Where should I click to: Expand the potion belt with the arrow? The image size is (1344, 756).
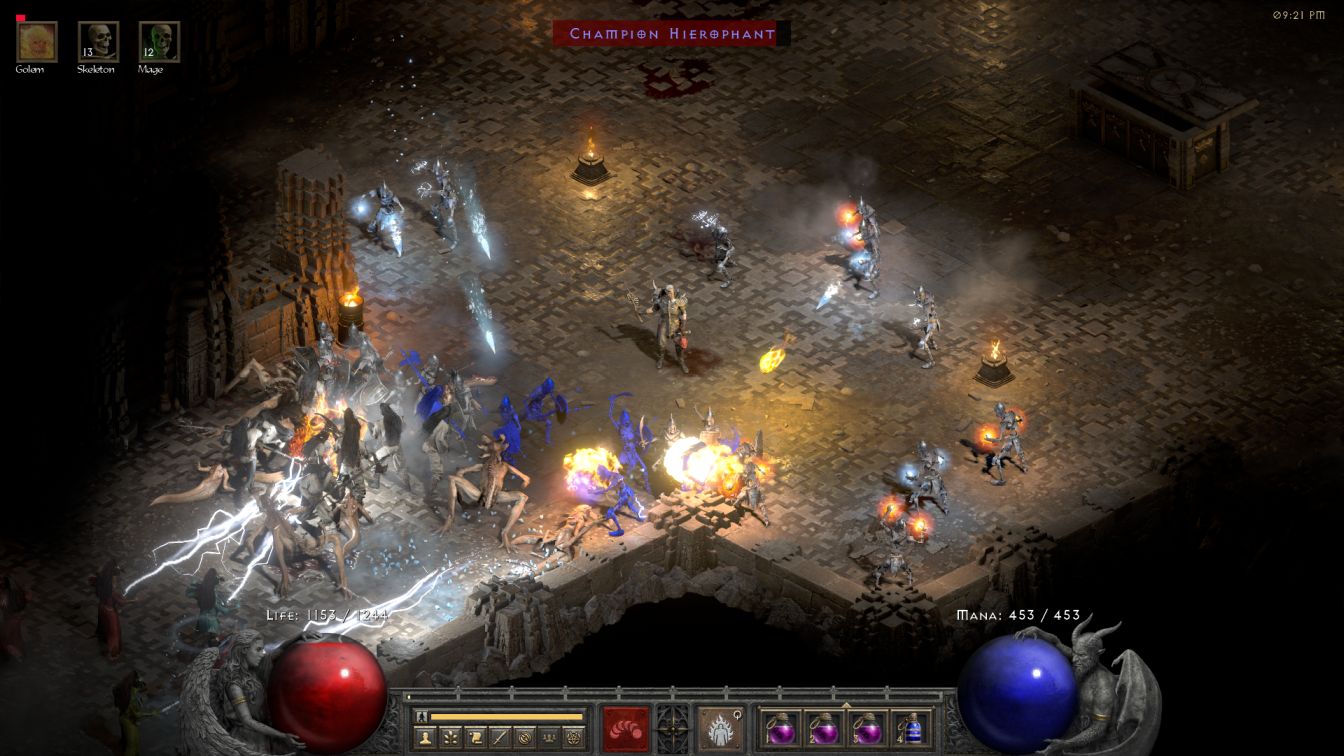[x=845, y=704]
